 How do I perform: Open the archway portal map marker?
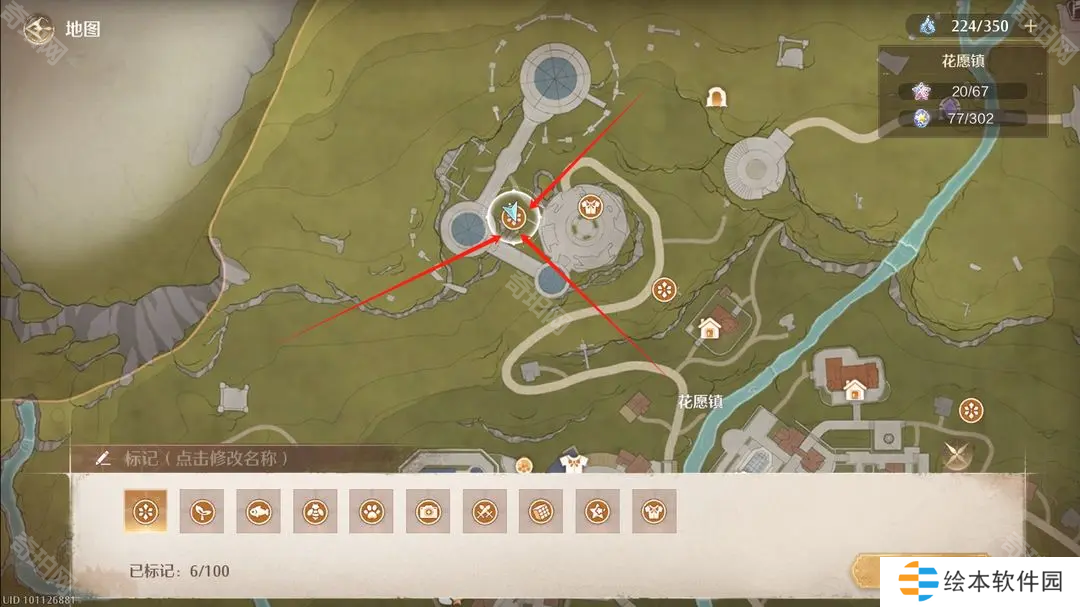[x=716, y=97]
